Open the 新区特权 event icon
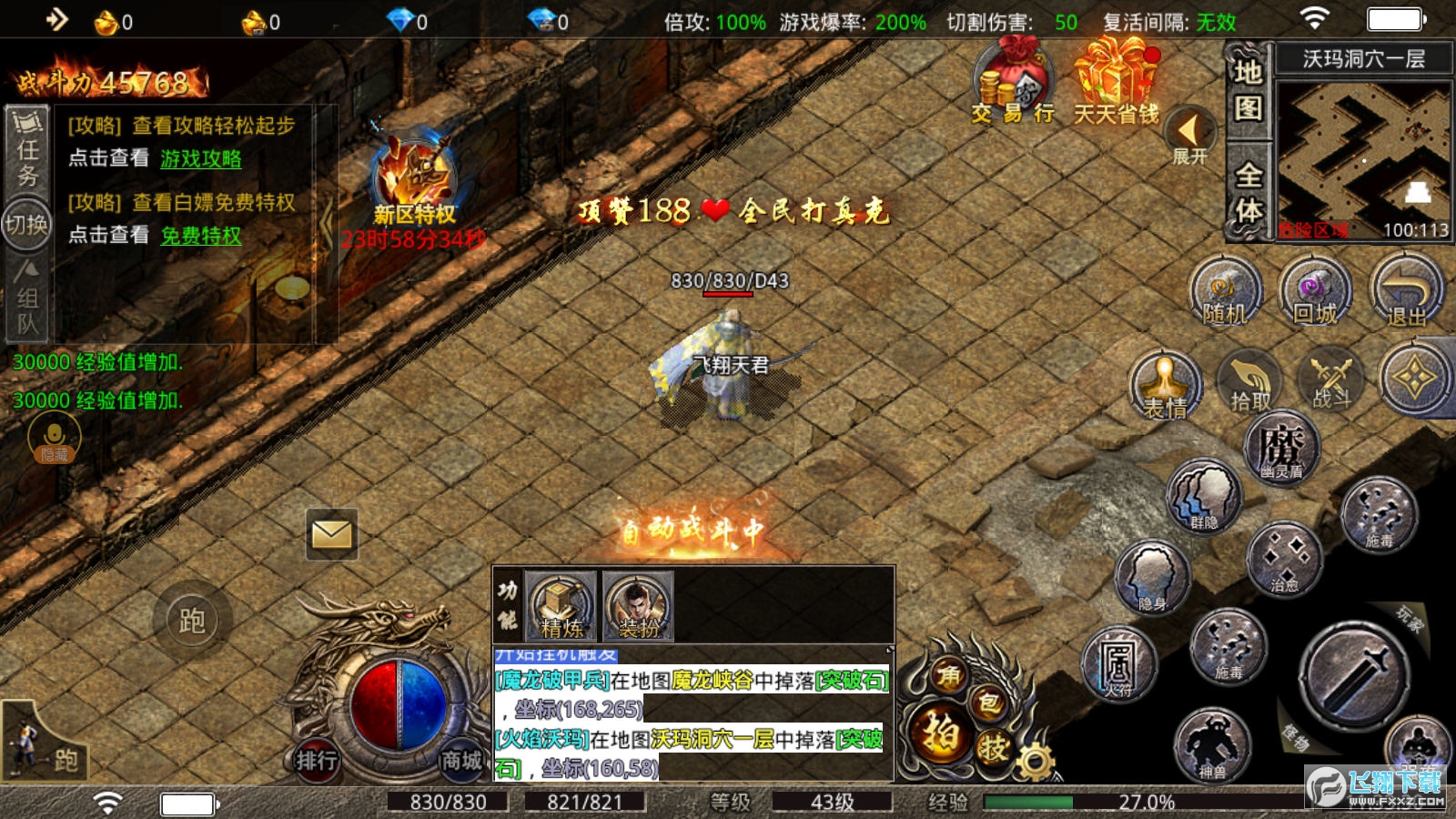1456x819 pixels. [414, 180]
